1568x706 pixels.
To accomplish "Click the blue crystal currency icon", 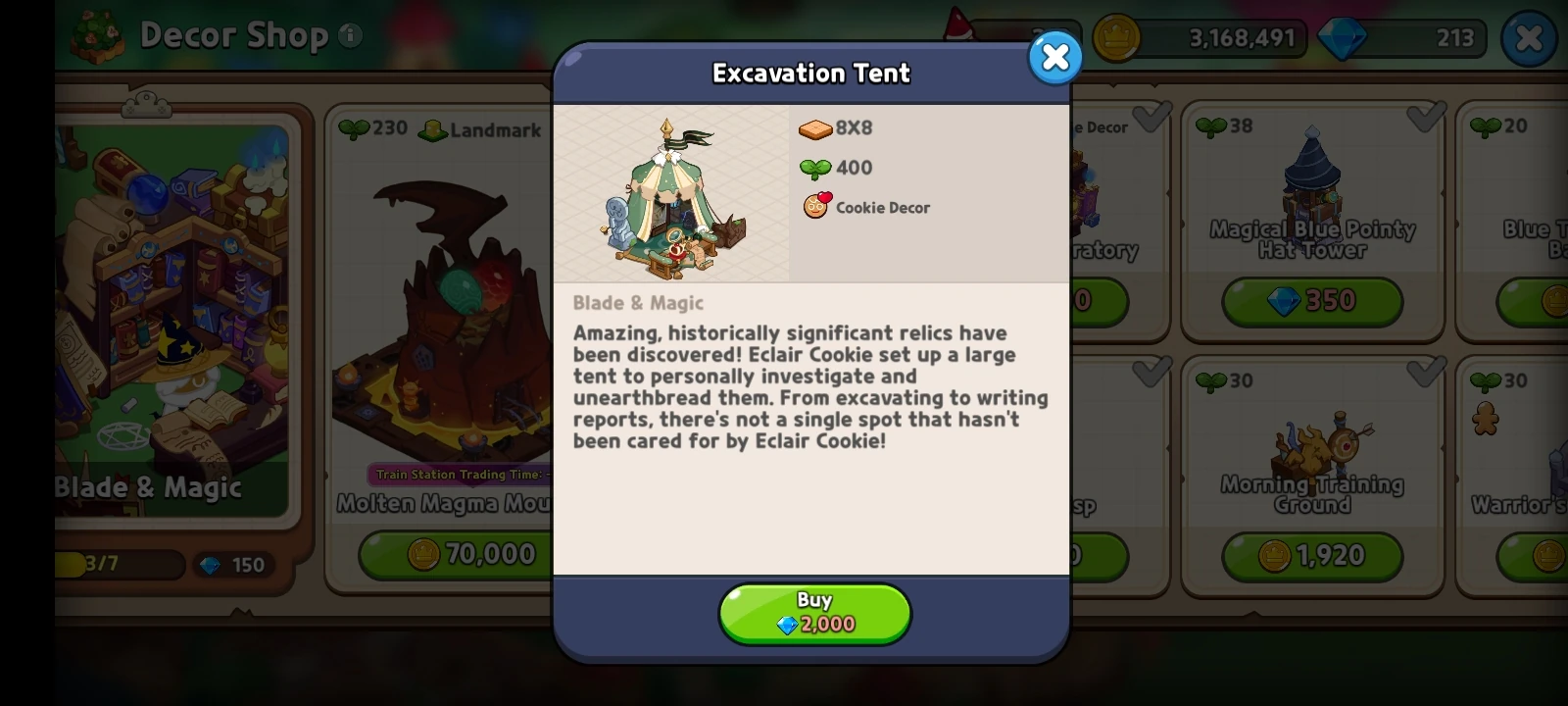I will pos(1343,39).
